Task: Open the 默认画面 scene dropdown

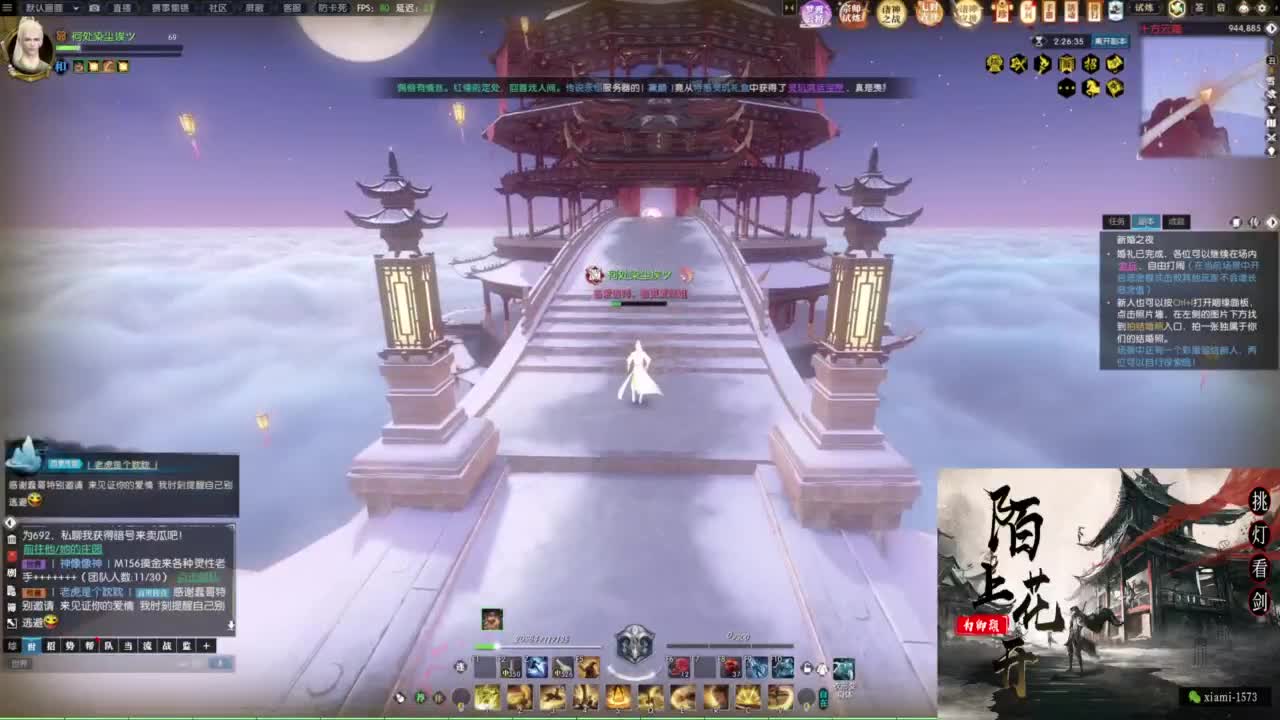Action: (x=44, y=9)
